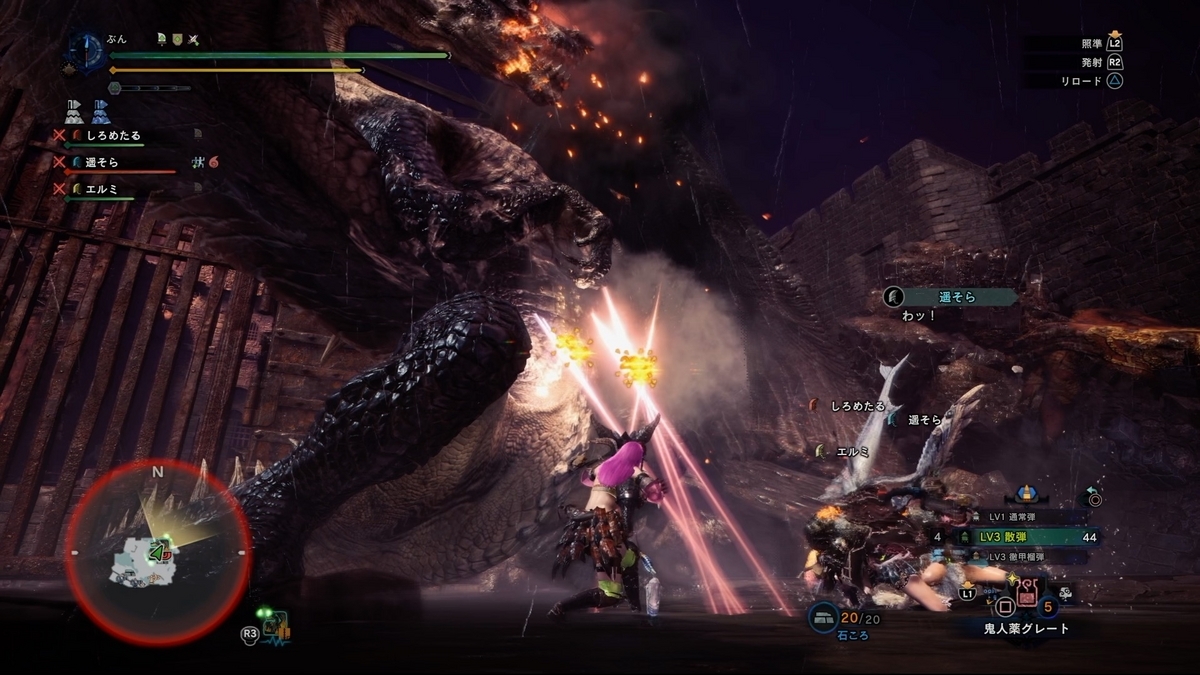
Task: Click the quest clock icon beside ぶん
Action: point(86,52)
